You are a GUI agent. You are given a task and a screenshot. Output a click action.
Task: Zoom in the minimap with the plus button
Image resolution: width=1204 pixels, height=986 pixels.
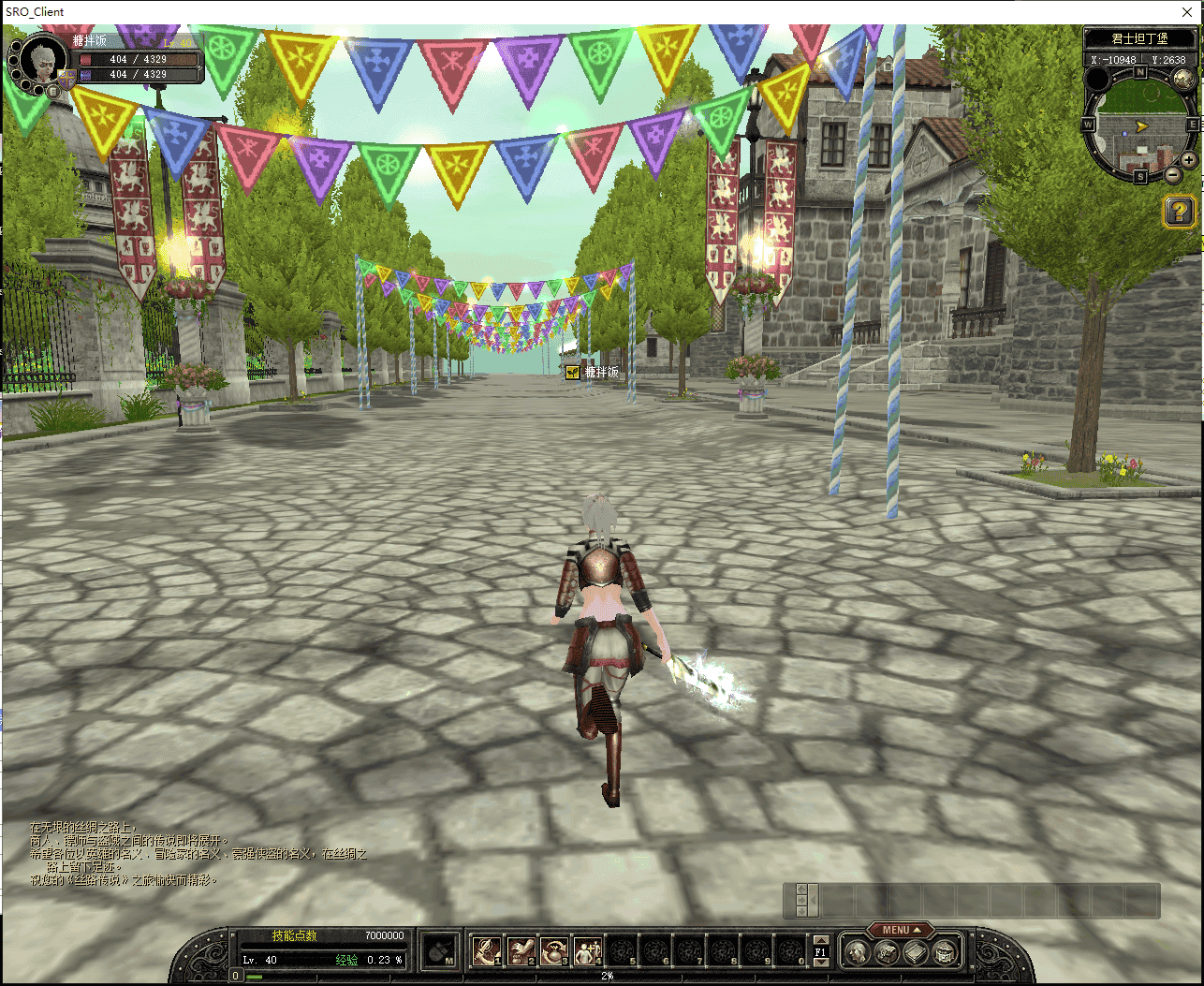1188,159
